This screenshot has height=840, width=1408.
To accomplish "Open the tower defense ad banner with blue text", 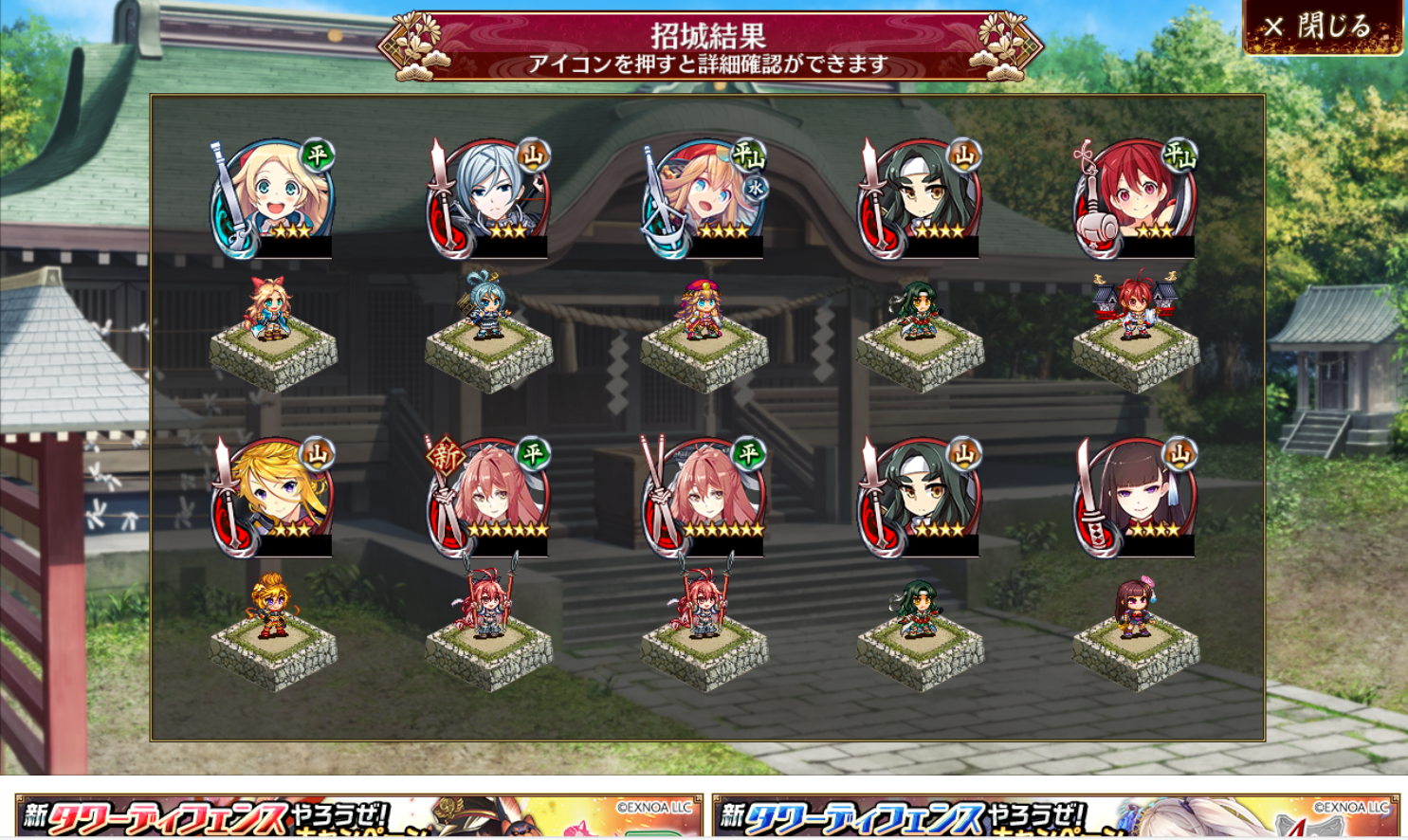I will 1055,816.
